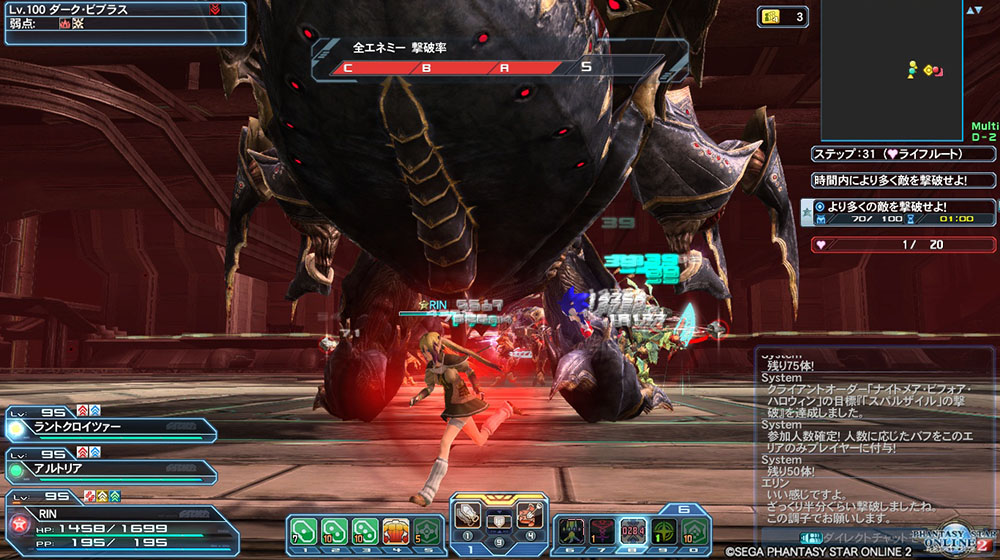Select party member ラントクロイツァー
Viewport: 1000px width, 560px height.
(110, 427)
